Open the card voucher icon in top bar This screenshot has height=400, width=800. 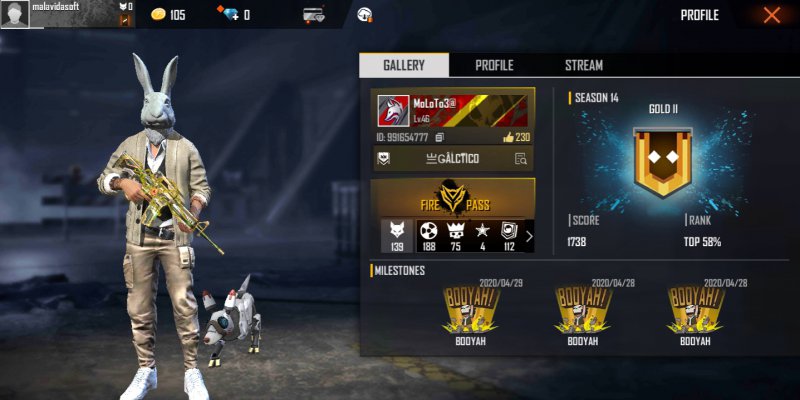[315, 15]
